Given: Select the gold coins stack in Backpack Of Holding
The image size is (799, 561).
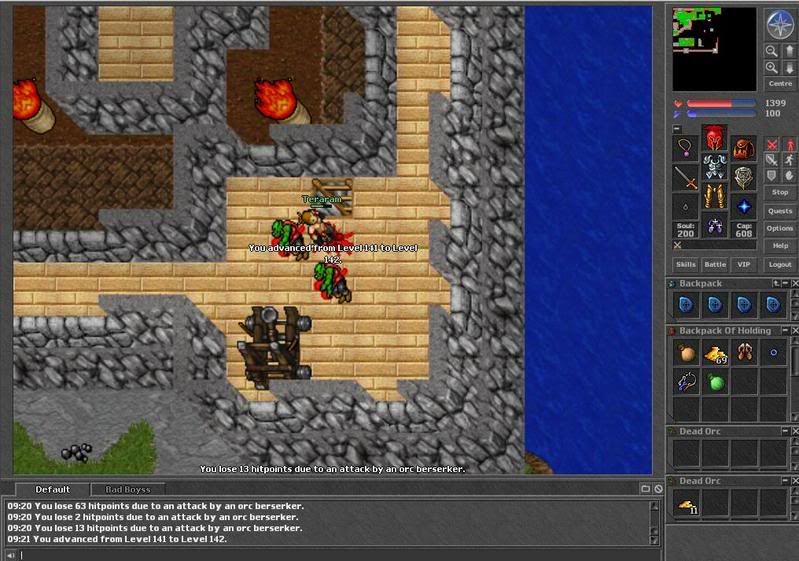Looking at the screenshot, I should point(714,353).
